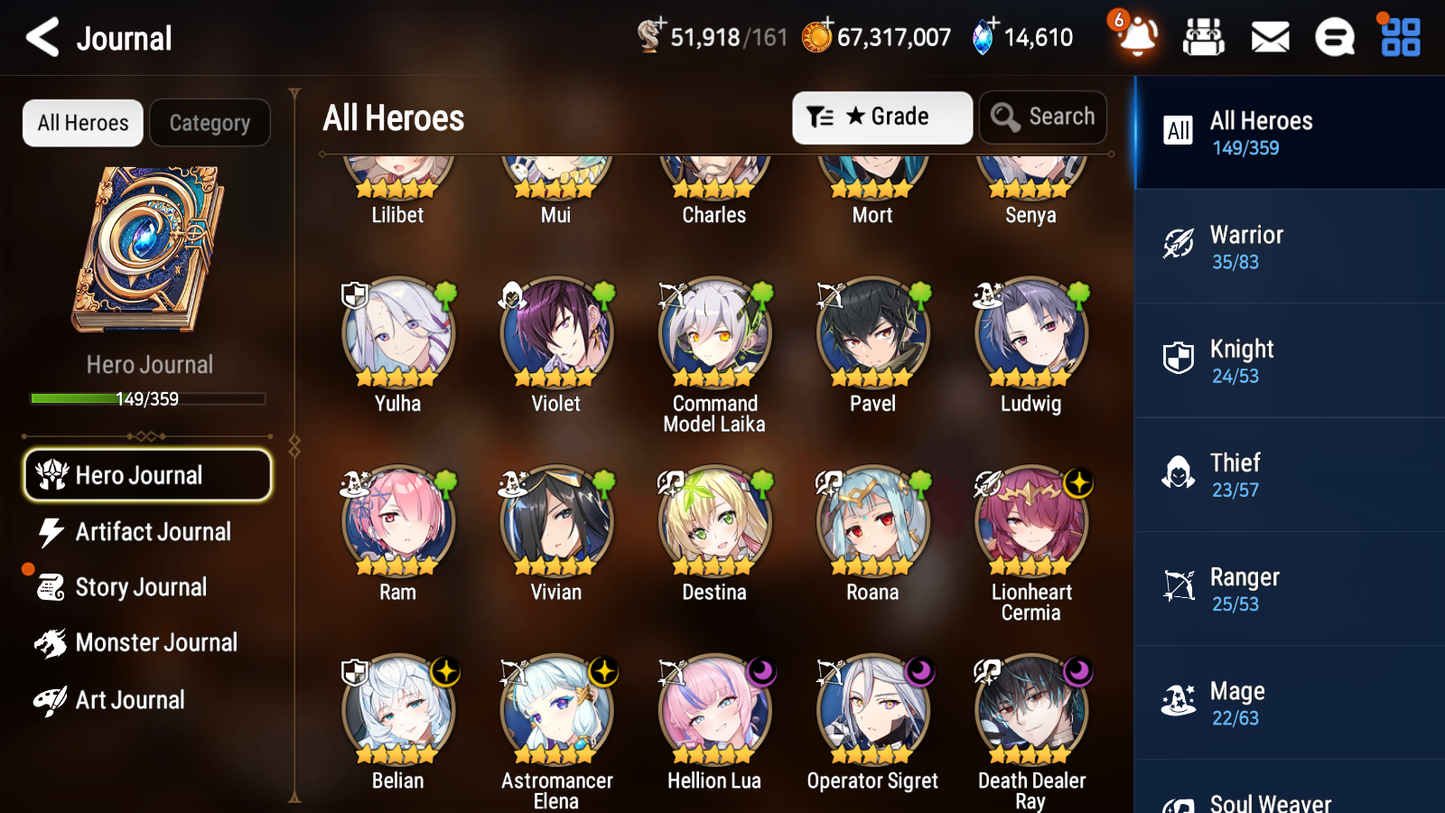The image size is (1445, 813).
Task: Select the Ranger class filter icon
Action: pos(1179,585)
